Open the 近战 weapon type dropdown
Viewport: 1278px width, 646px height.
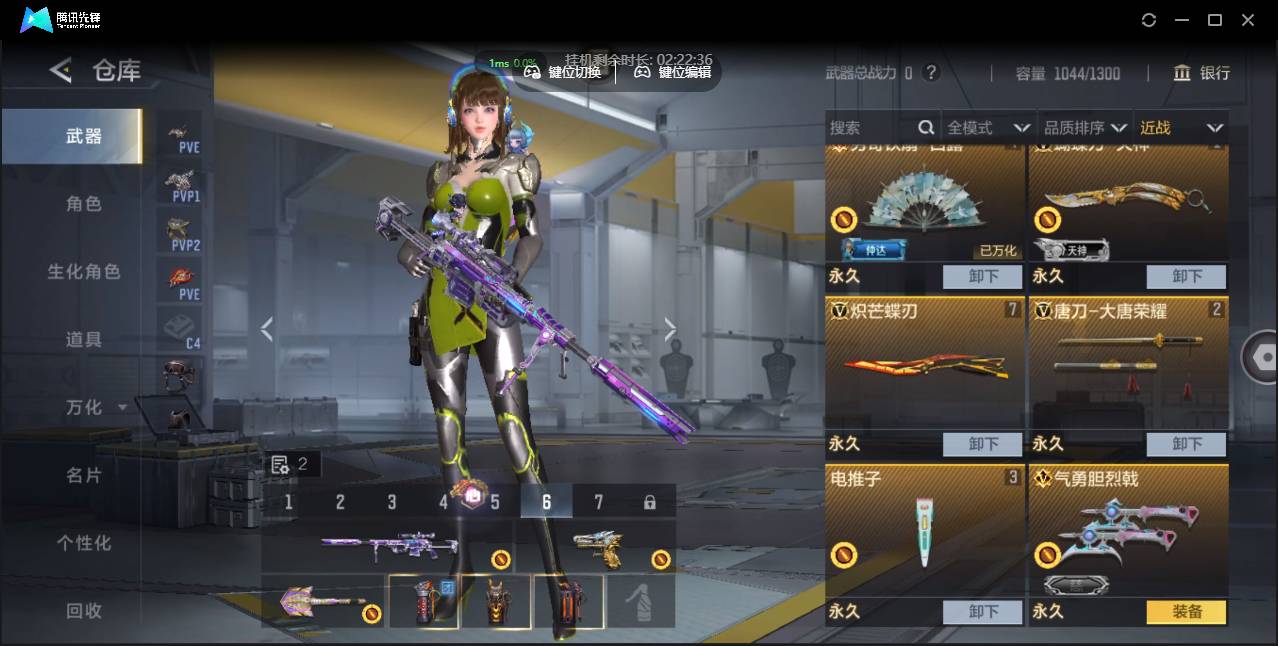[1181, 128]
